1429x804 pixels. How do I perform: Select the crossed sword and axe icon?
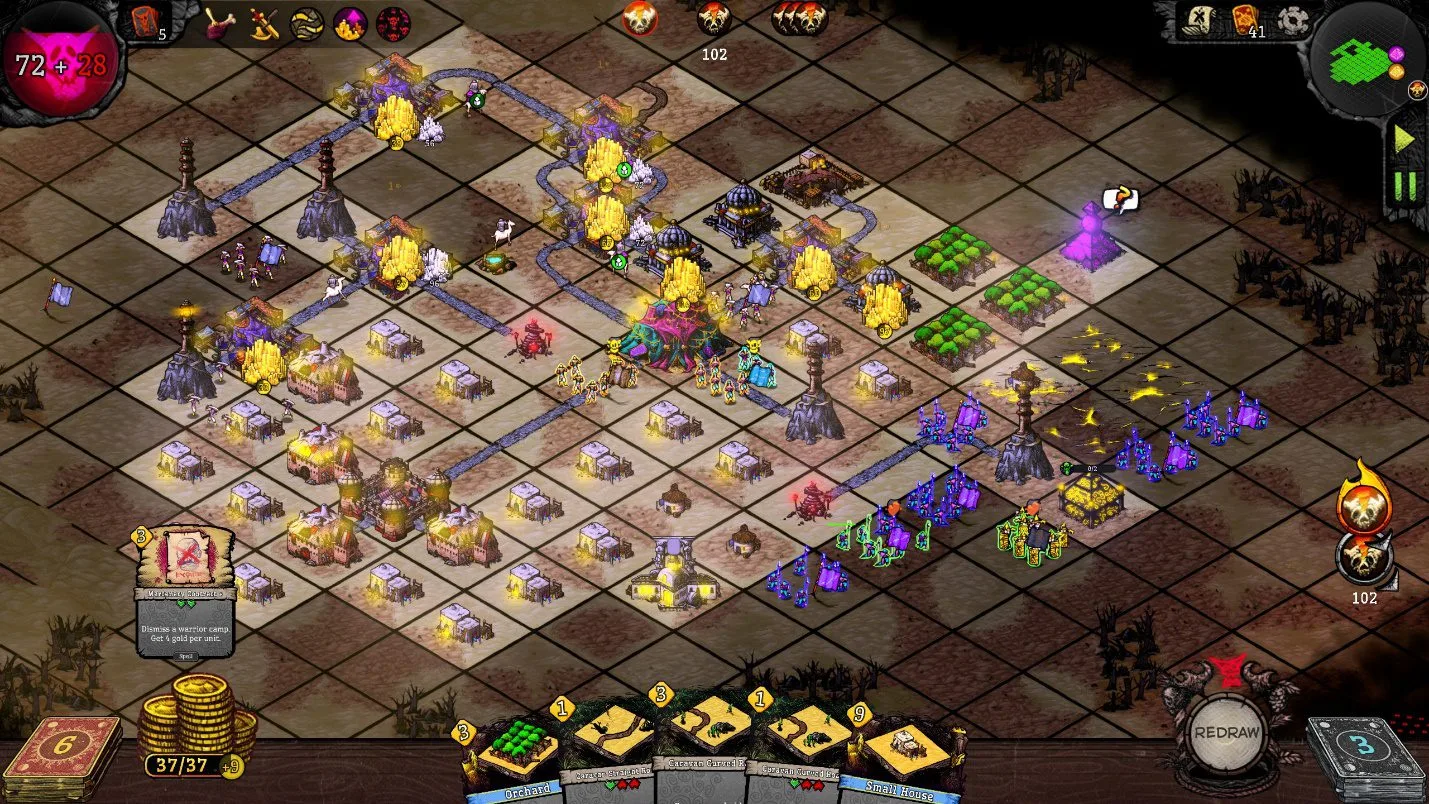tap(264, 22)
